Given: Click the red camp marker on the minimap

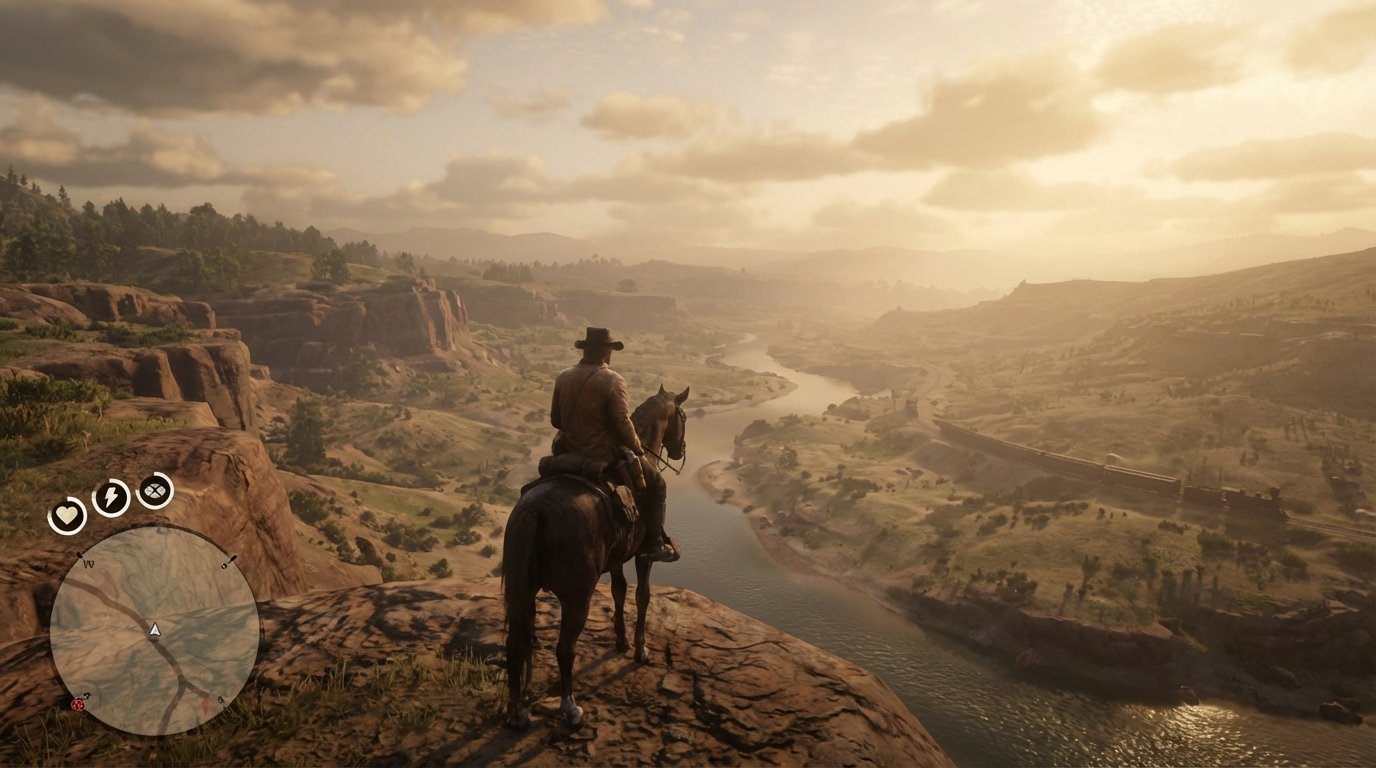Looking at the screenshot, I should coord(77,705).
